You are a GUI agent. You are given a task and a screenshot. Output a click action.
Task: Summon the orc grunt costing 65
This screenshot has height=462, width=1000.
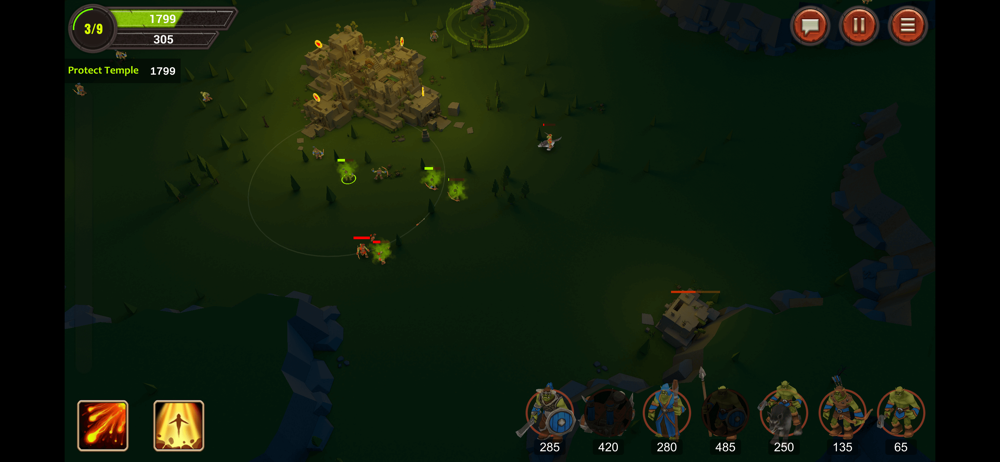tap(901, 412)
